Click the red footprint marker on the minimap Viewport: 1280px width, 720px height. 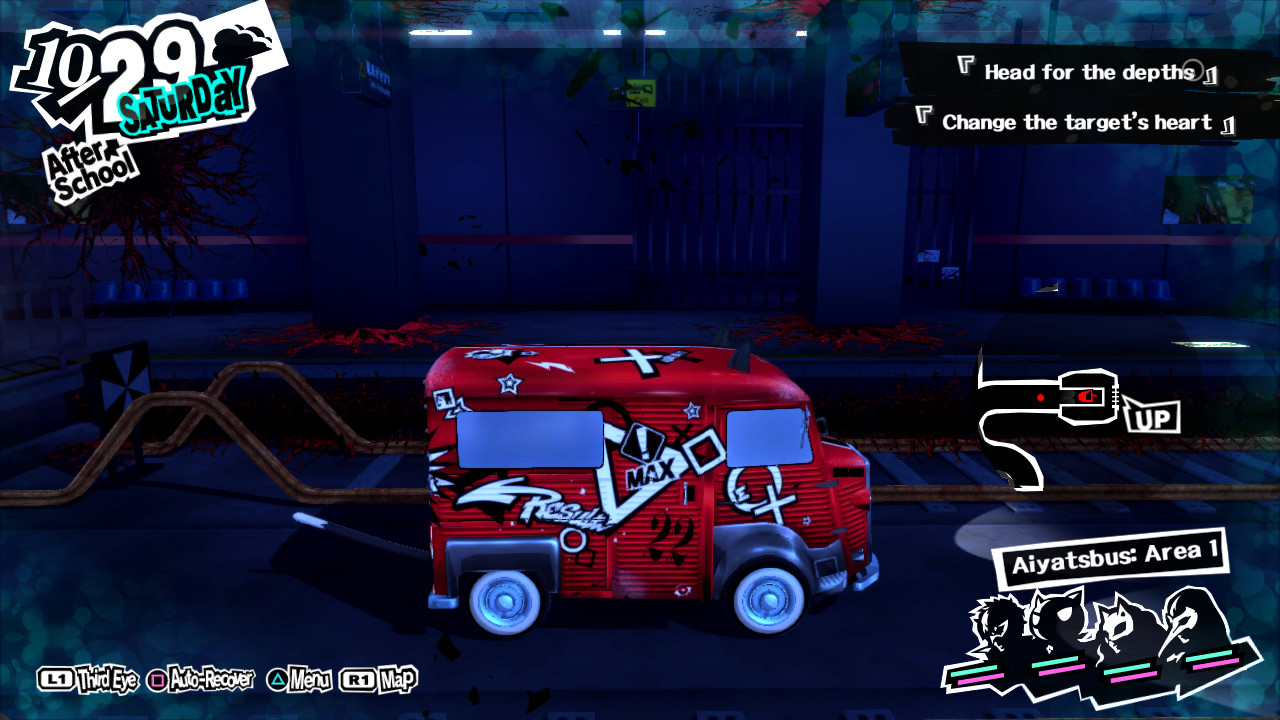[1088, 395]
